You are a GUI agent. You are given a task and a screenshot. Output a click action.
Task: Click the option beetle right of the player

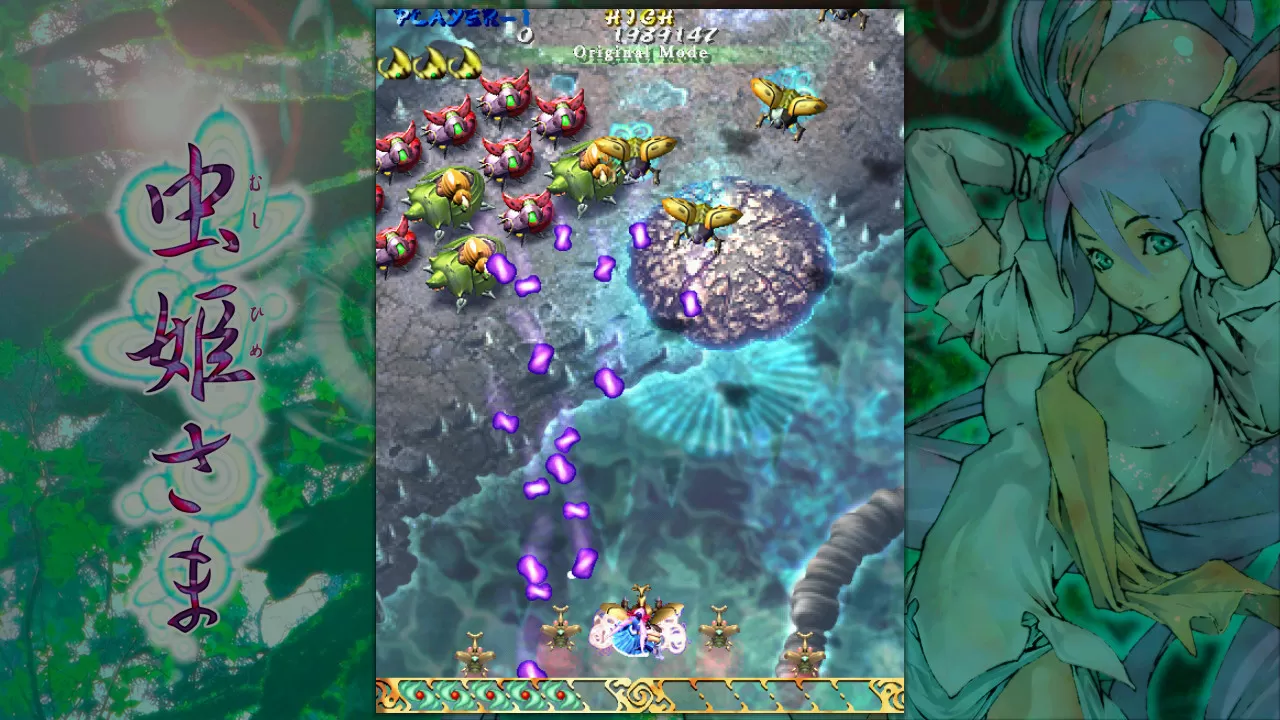(x=720, y=632)
